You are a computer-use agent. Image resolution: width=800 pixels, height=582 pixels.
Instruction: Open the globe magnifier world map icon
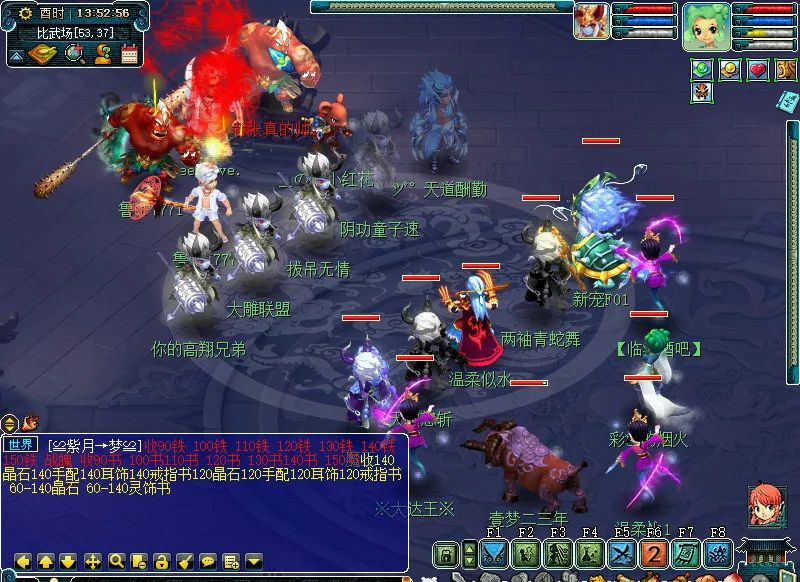pos(75,55)
